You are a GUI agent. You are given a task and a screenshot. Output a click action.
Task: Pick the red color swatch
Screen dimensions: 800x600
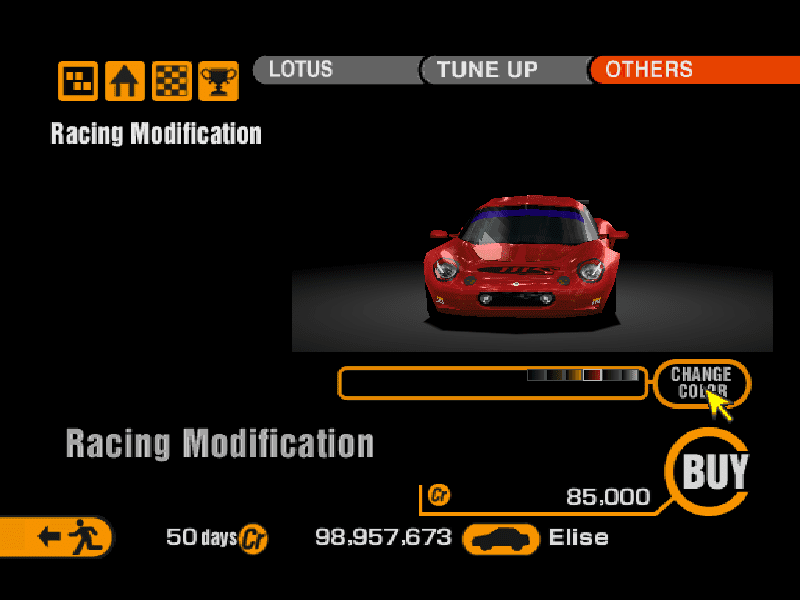(x=592, y=375)
